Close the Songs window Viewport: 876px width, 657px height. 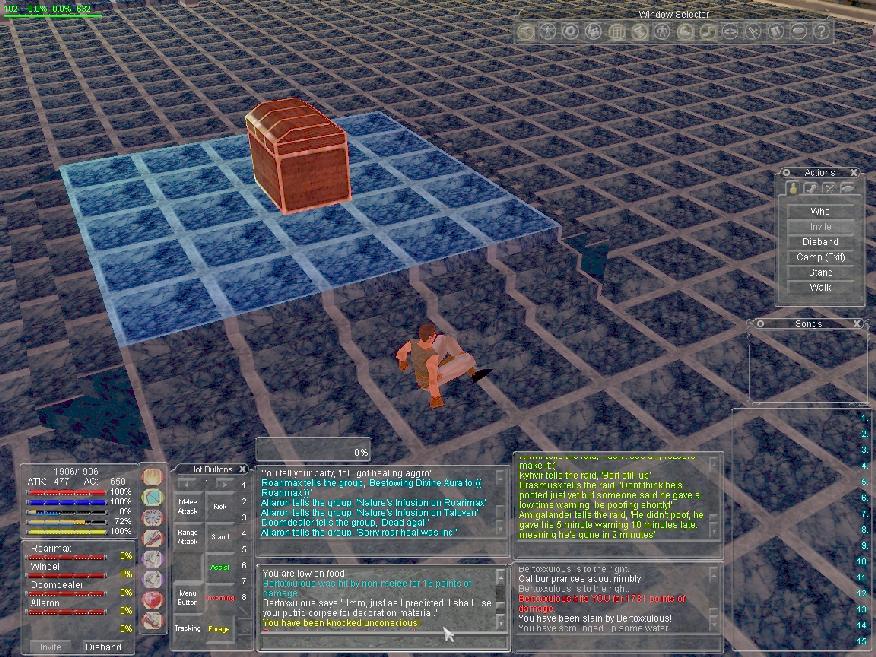click(856, 324)
